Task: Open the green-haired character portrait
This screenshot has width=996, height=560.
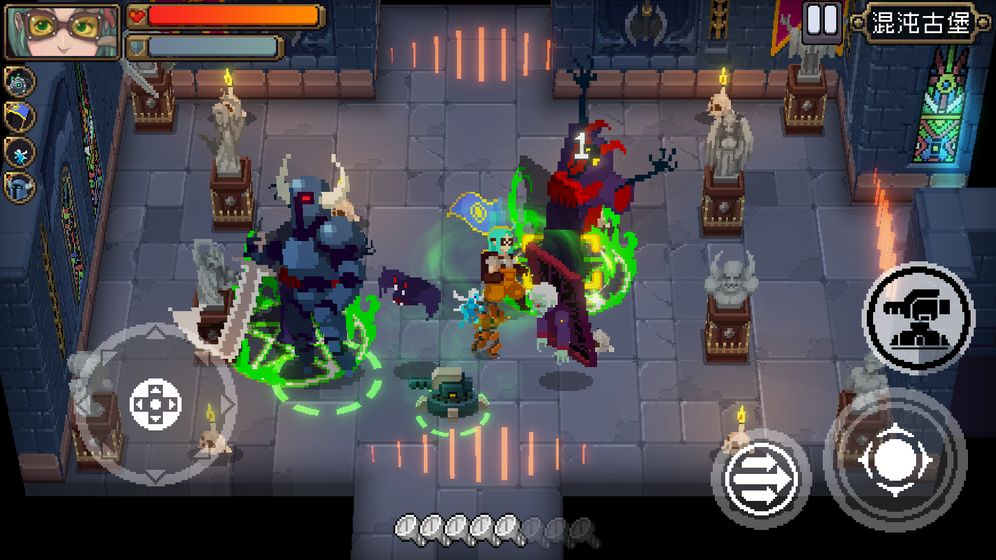Action: click(62, 30)
